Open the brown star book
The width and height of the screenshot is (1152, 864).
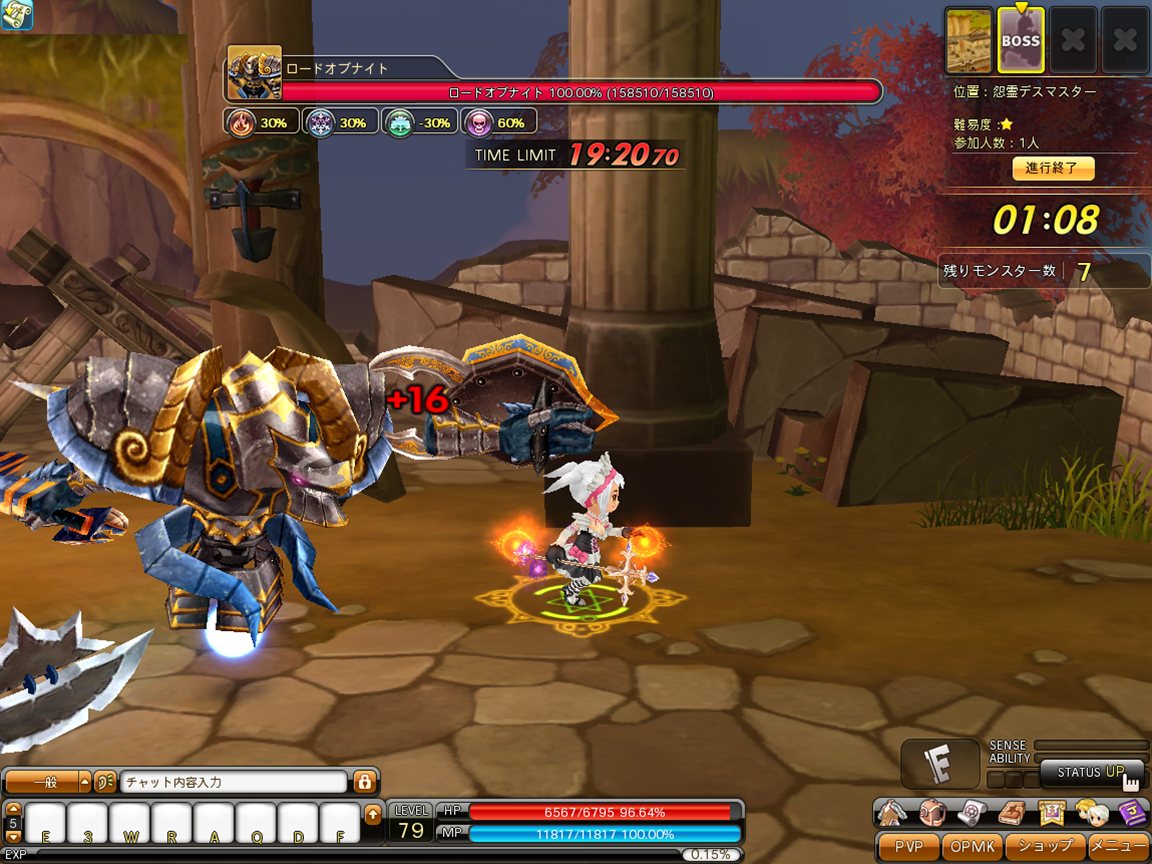(x=1011, y=811)
